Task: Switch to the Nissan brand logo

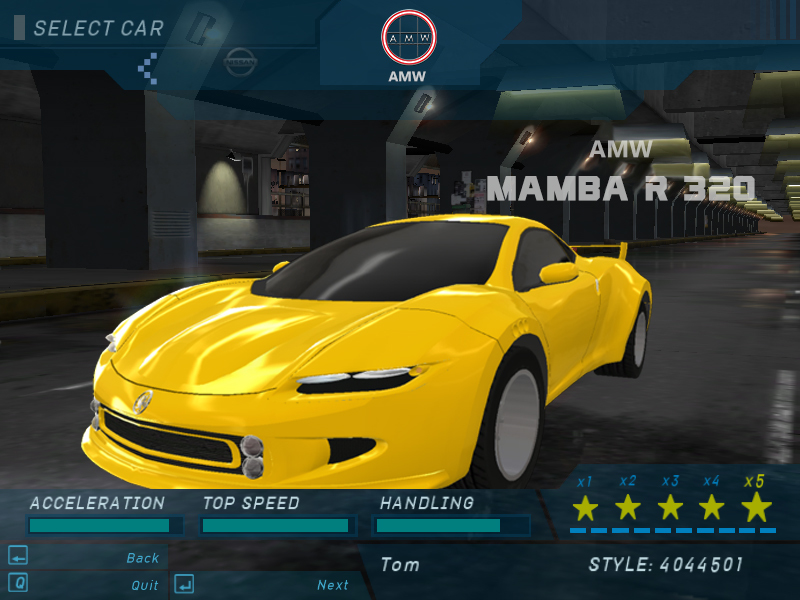Action: [x=240, y=62]
